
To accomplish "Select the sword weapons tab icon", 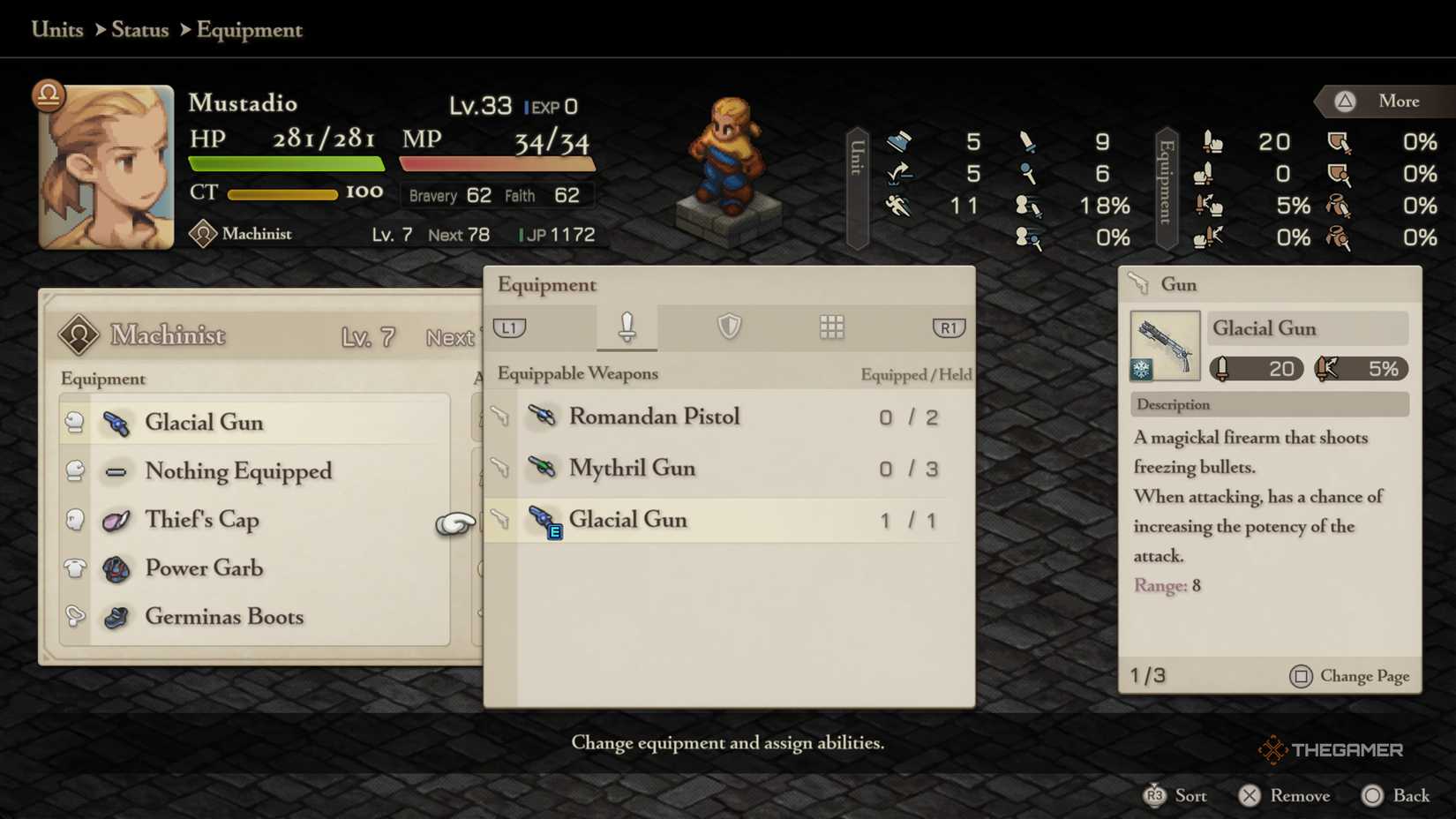I will point(627,327).
